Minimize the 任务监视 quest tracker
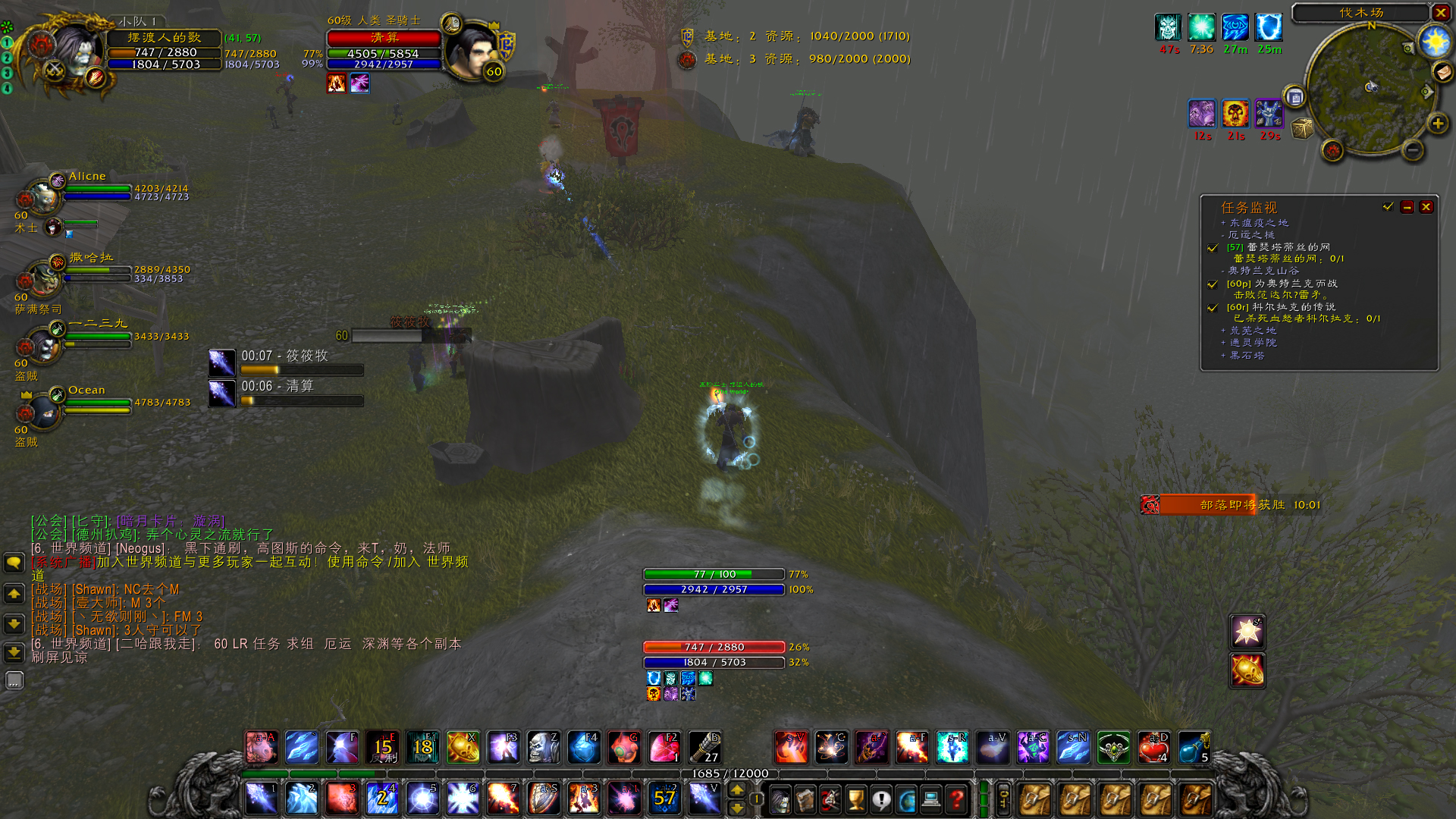Image resolution: width=1456 pixels, height=819 pixels. click(1407, 207)
